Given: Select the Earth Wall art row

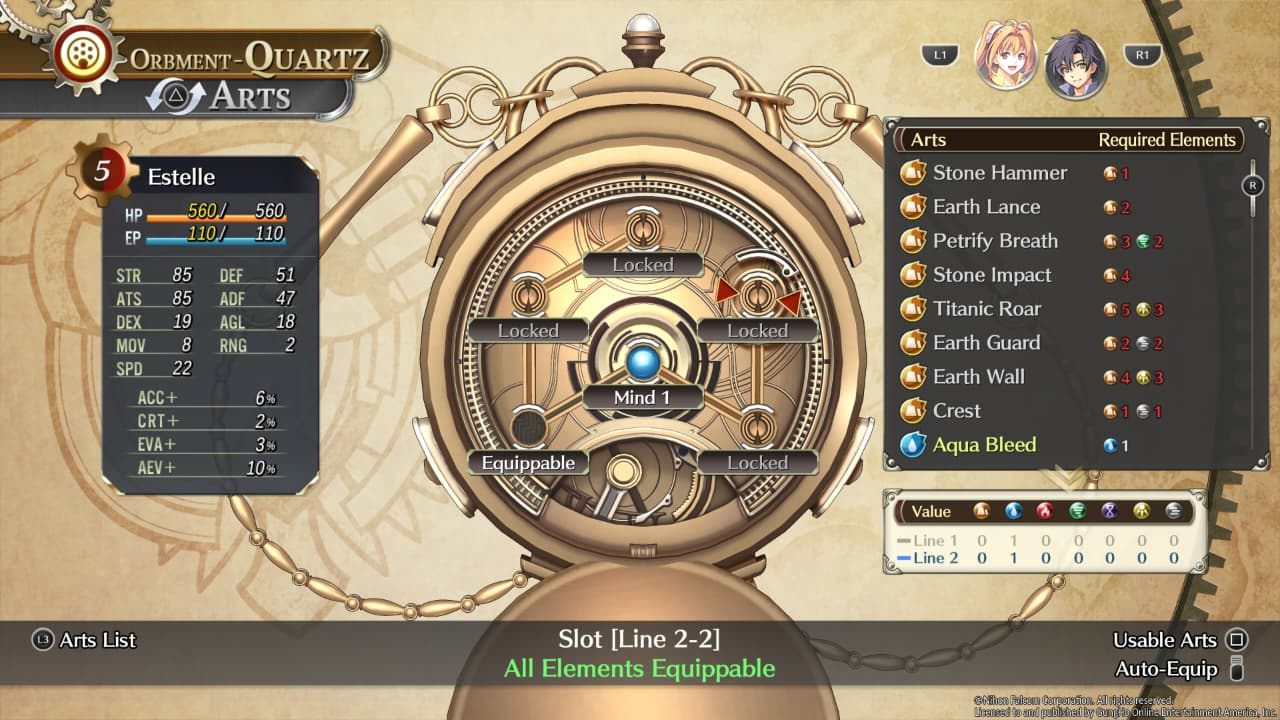Looking at the screenshot, I should tap(978, 377).
